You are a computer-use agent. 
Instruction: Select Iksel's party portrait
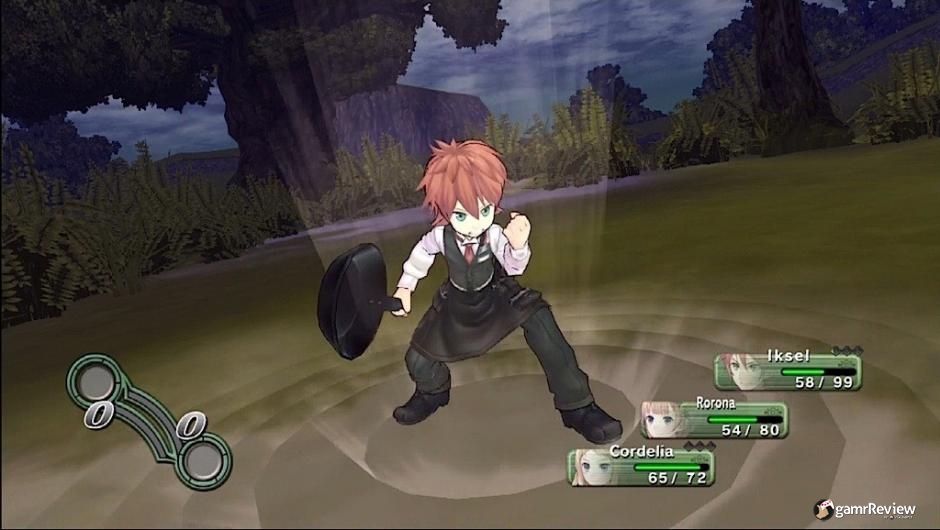(x=741, y=372)
